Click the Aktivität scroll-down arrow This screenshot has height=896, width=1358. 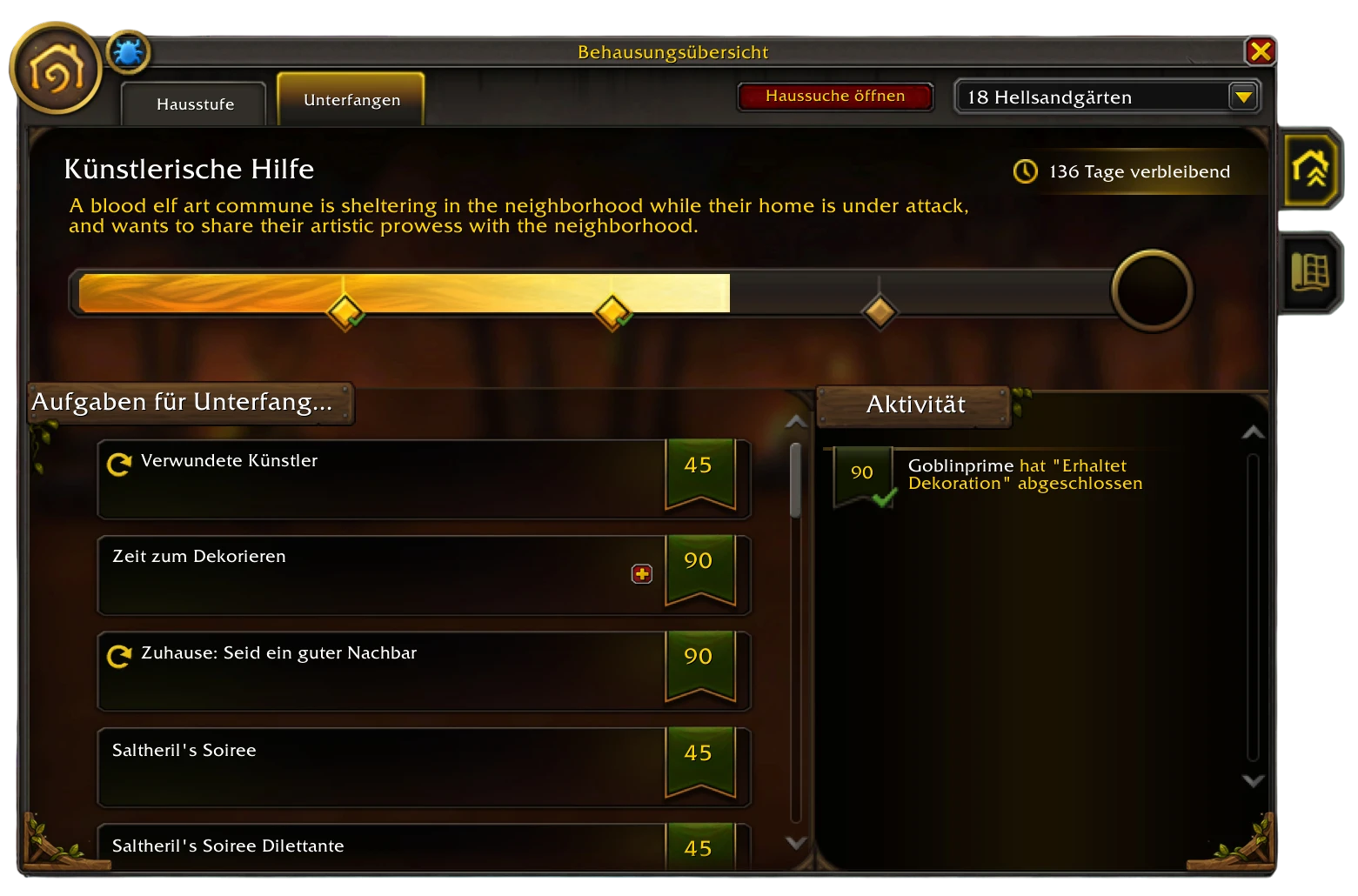click(x=1253, y=780)
